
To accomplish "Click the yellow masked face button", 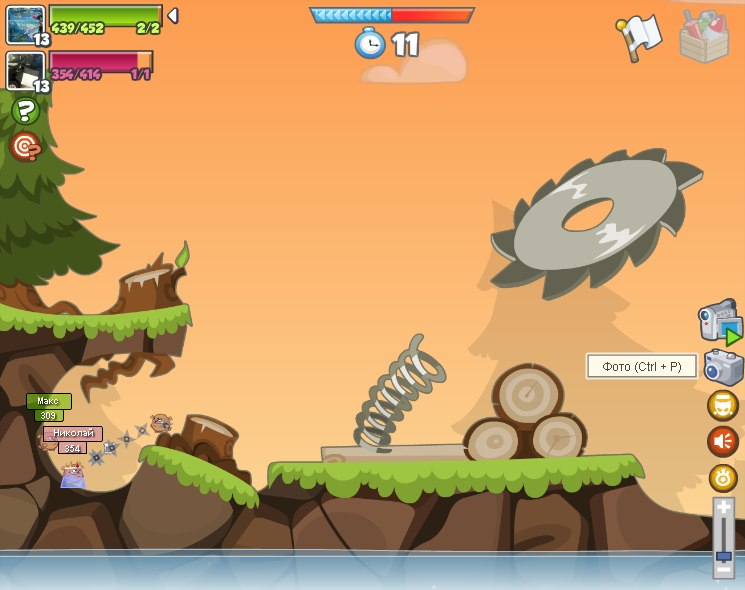I will coord(723,405).
